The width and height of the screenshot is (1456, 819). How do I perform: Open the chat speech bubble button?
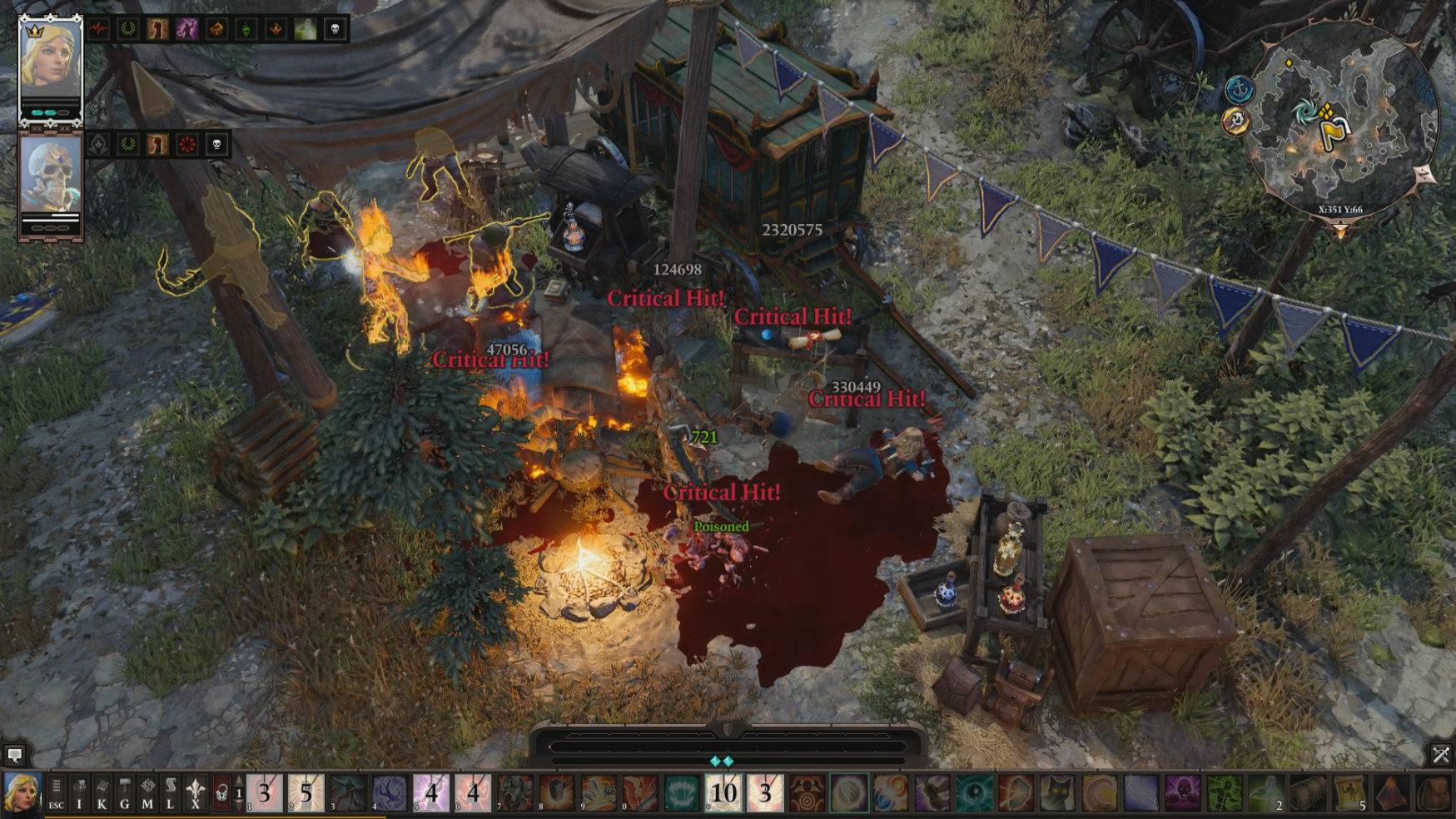point(14,755)
